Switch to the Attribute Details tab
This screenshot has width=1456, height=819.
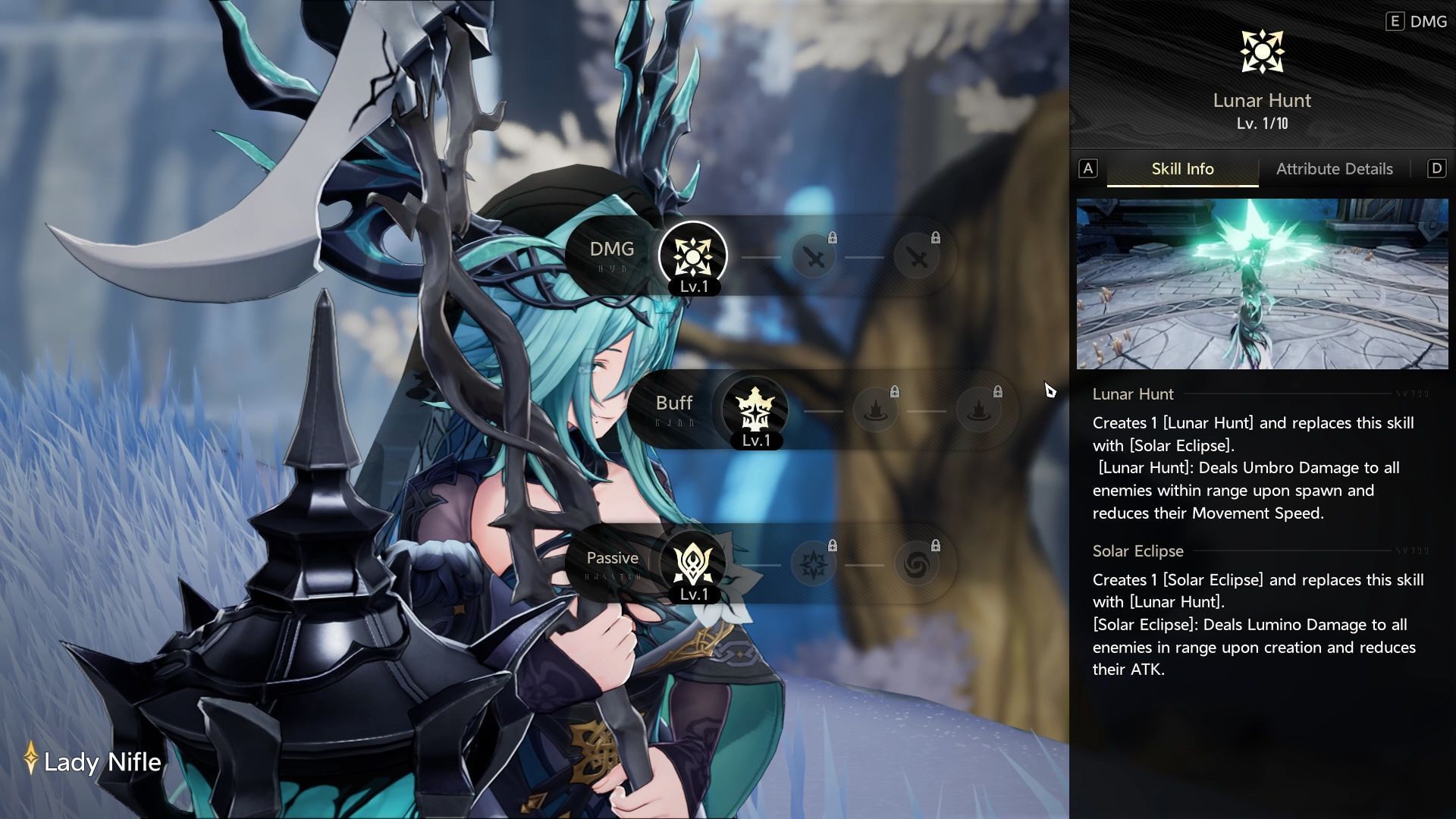click(1334, 169)
